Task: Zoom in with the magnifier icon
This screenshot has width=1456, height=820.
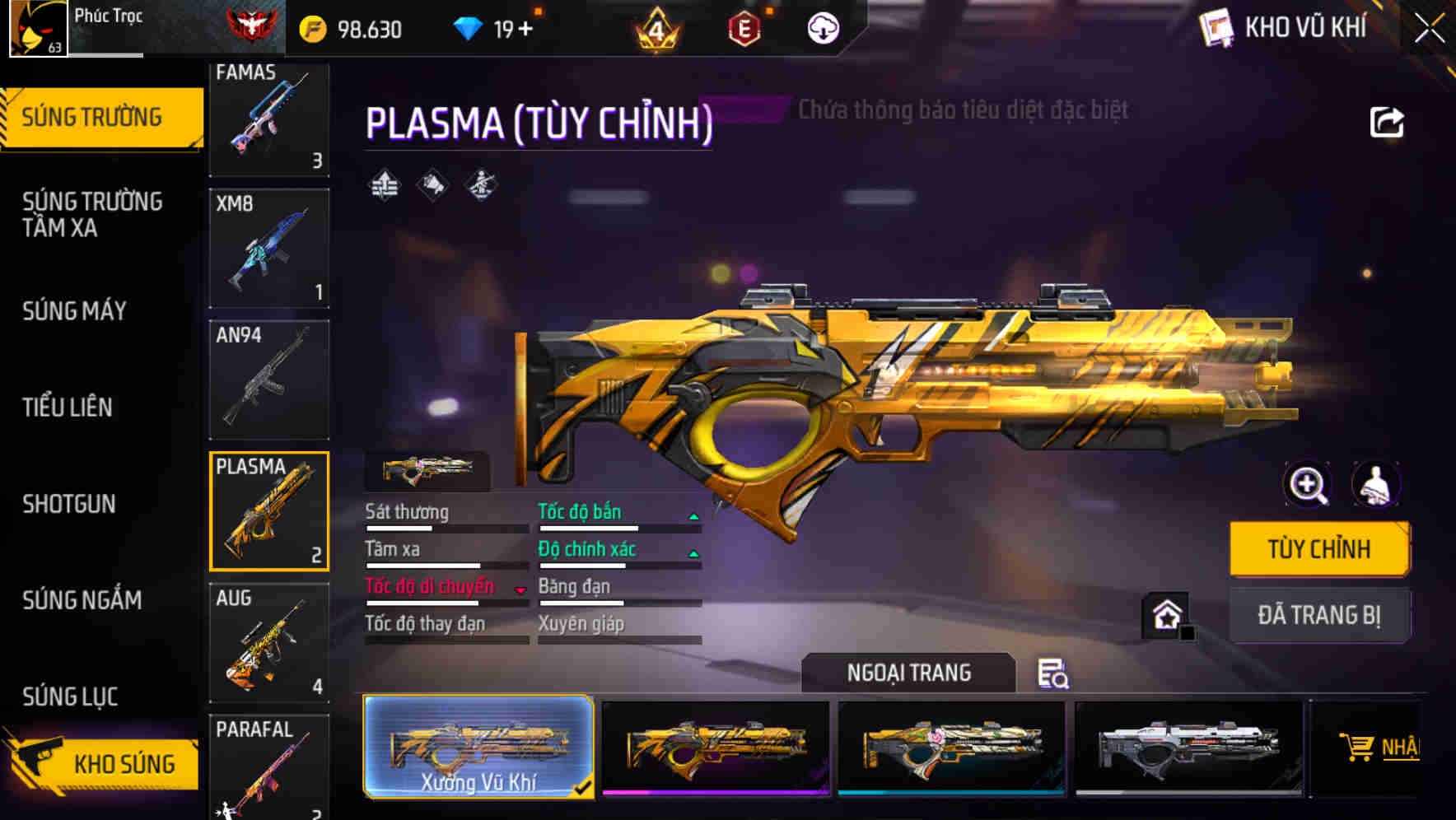Action: (1308, 485)
